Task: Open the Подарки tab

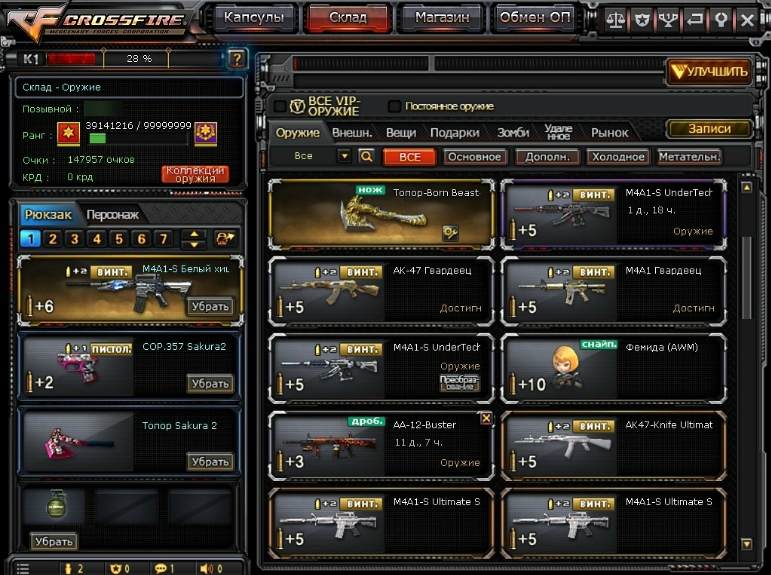Action: coord(454,132)
